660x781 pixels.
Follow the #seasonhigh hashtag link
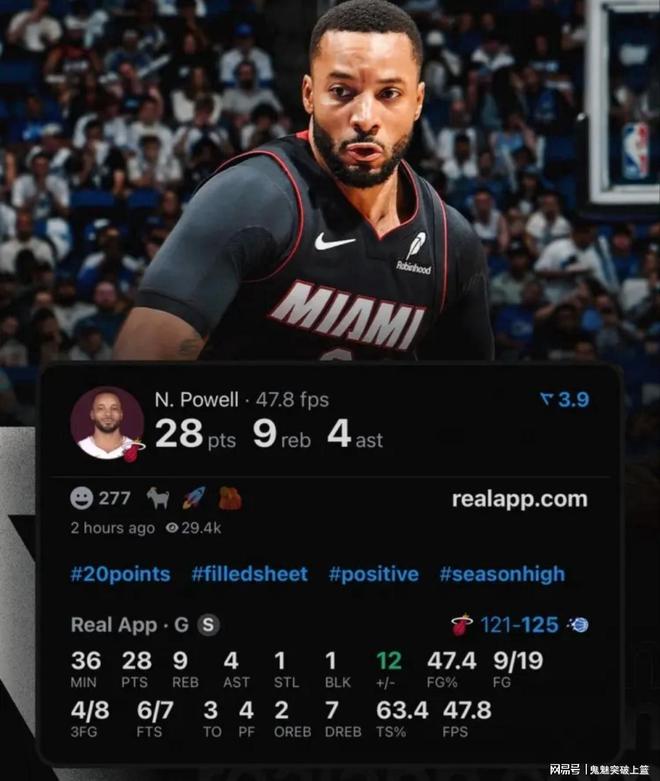click(x=502, y=574)
